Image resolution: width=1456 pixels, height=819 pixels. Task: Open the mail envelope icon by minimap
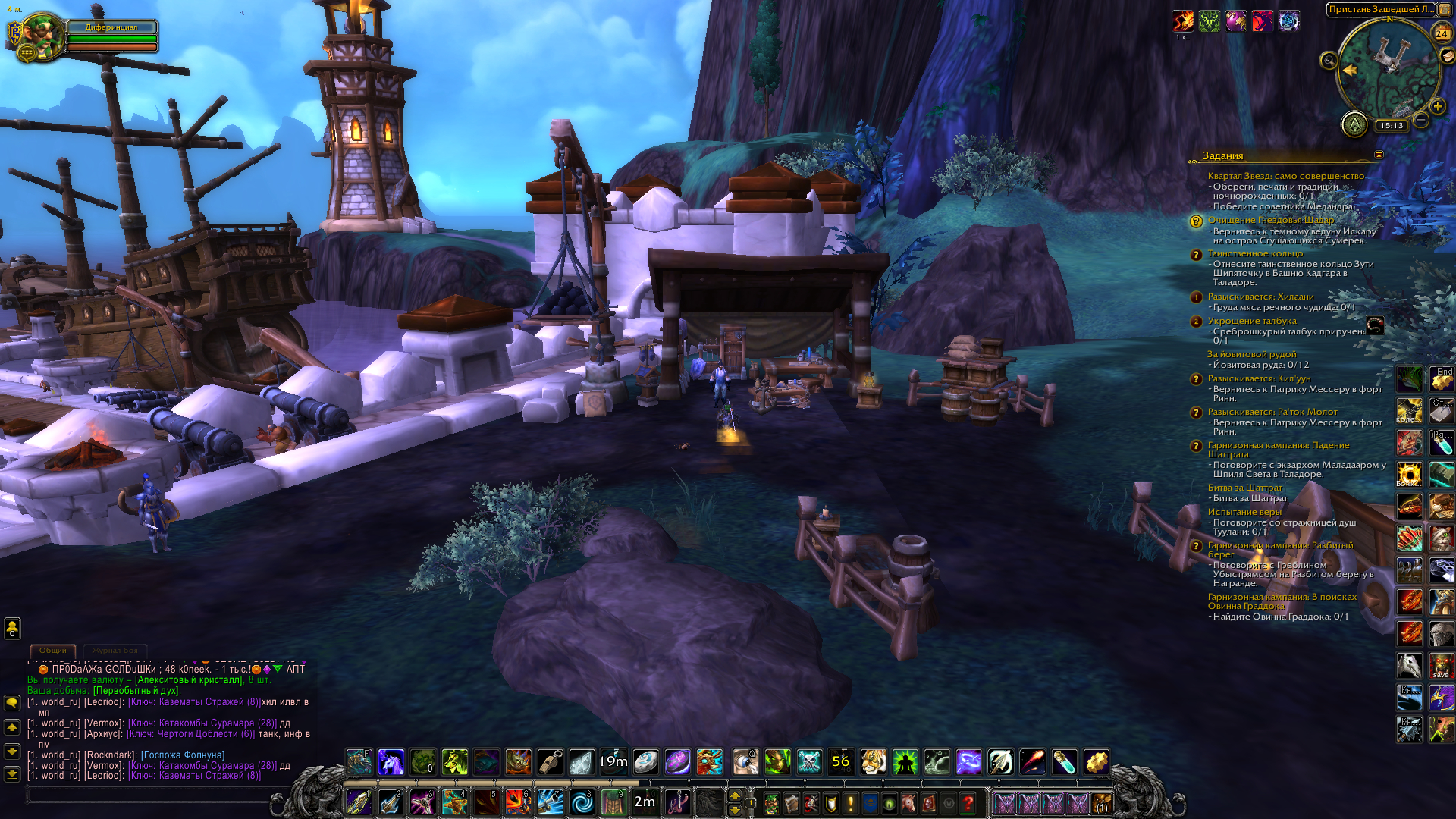tap(1447, 55)
